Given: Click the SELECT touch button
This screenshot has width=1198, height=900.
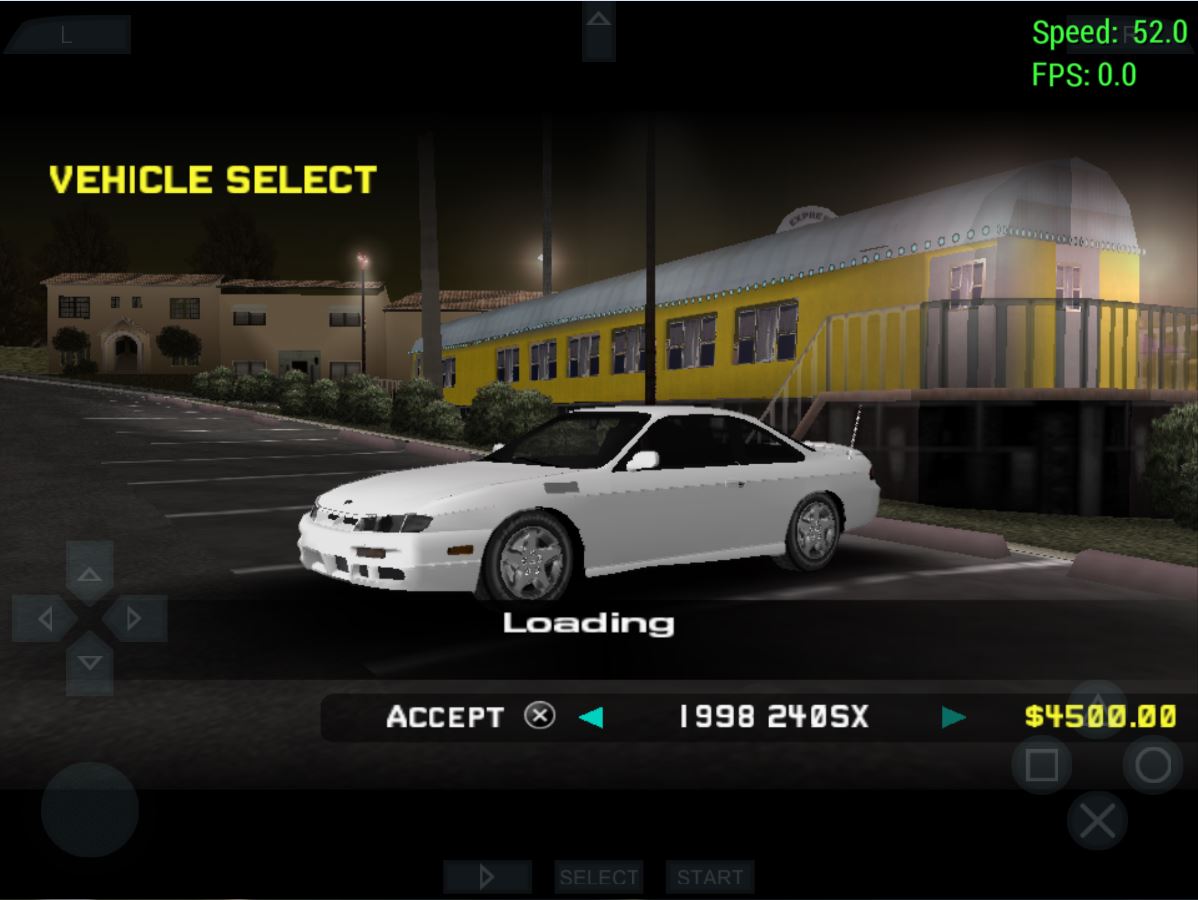Looking at the screenshot, I should click(x=598, y=877).
